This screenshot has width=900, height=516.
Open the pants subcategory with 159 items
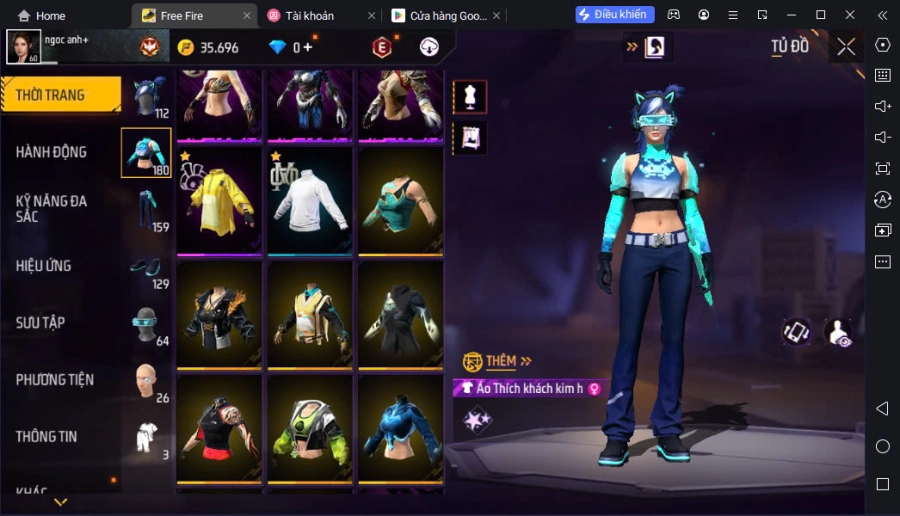coord(147,209)
